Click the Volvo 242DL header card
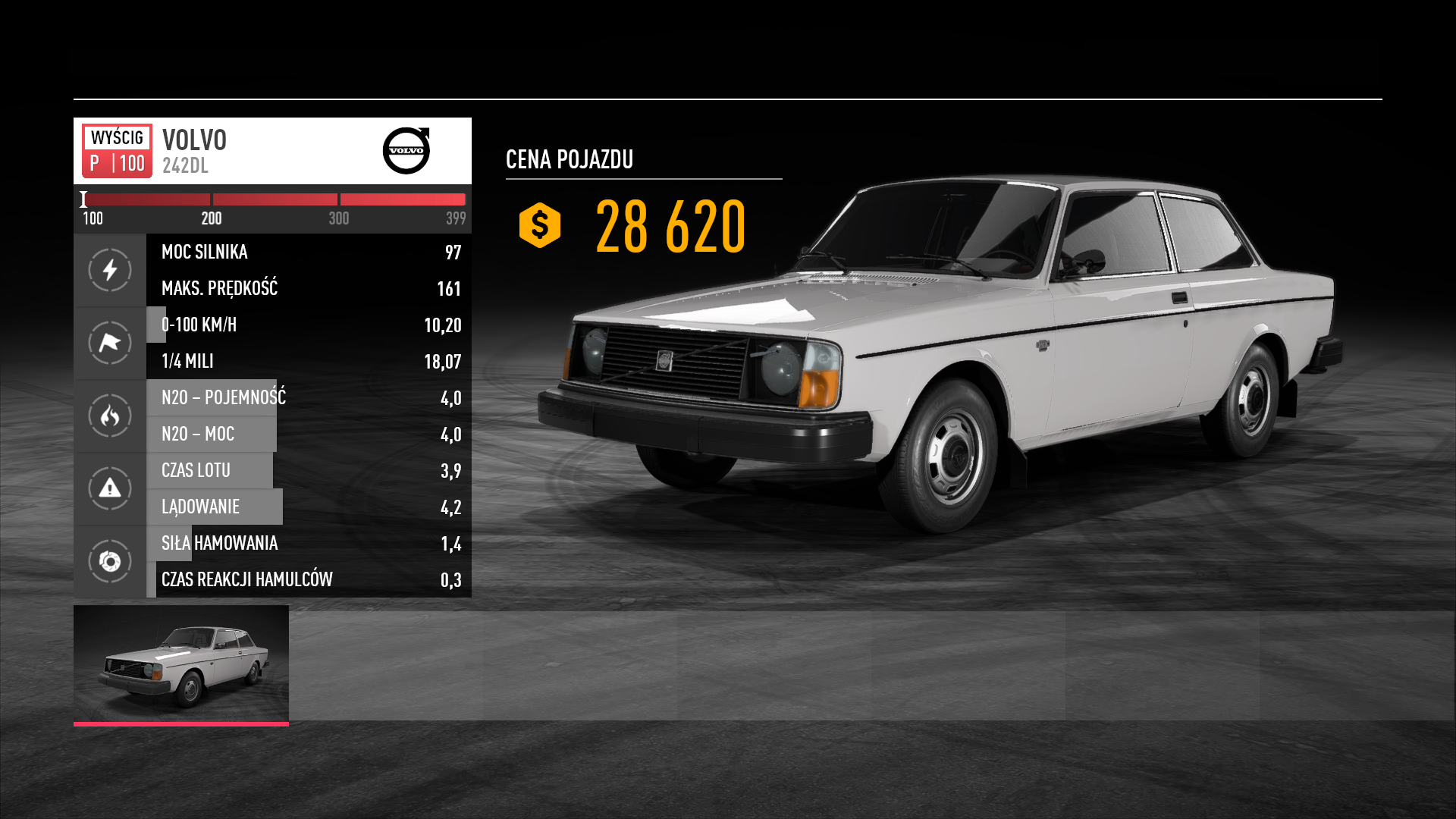The height and width of the screenshot is (819, 1456). tap(272, 151)
